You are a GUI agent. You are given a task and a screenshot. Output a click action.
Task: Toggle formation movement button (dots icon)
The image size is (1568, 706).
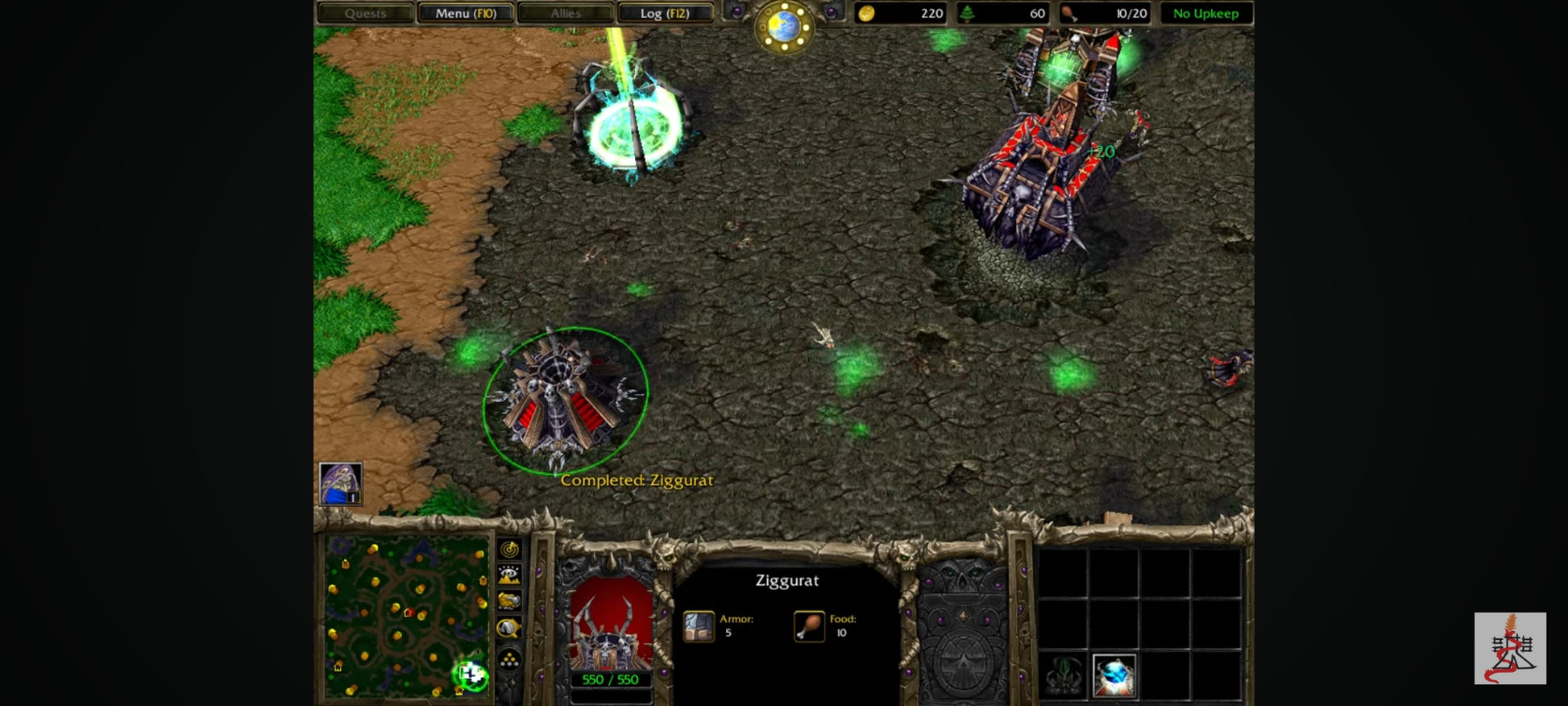click(509, 659)
